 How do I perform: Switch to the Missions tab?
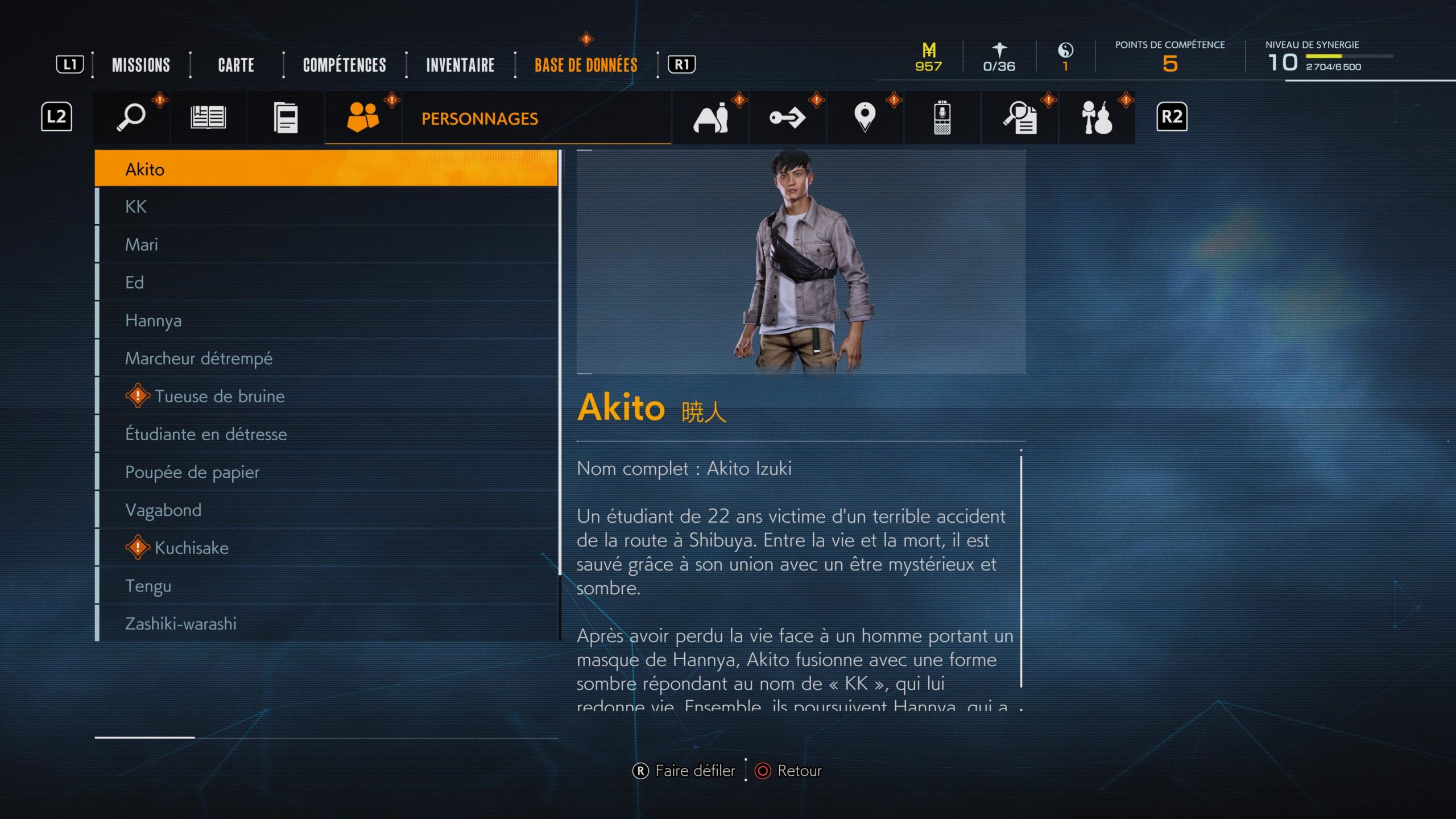pyautogui.click(x=140, y=65)
